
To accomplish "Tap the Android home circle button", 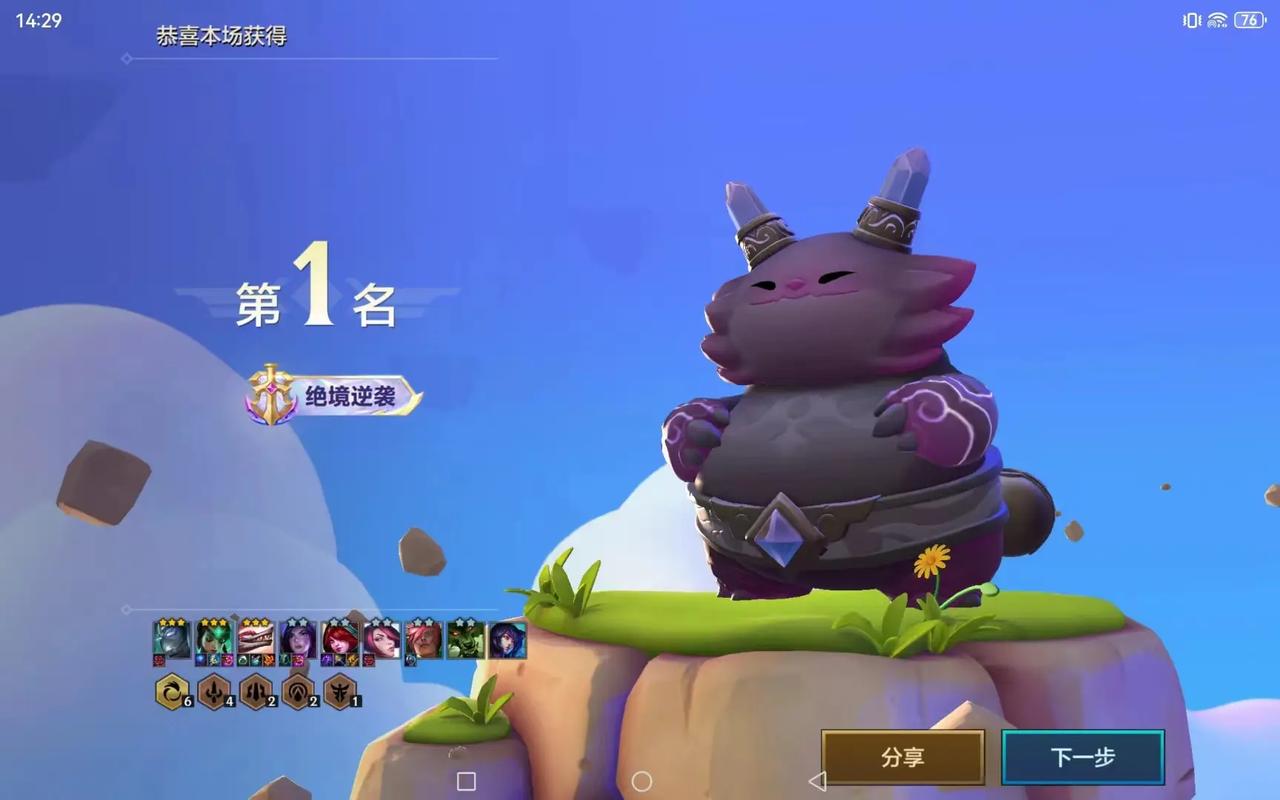I will pyautogui.click(x=642, y=781).
